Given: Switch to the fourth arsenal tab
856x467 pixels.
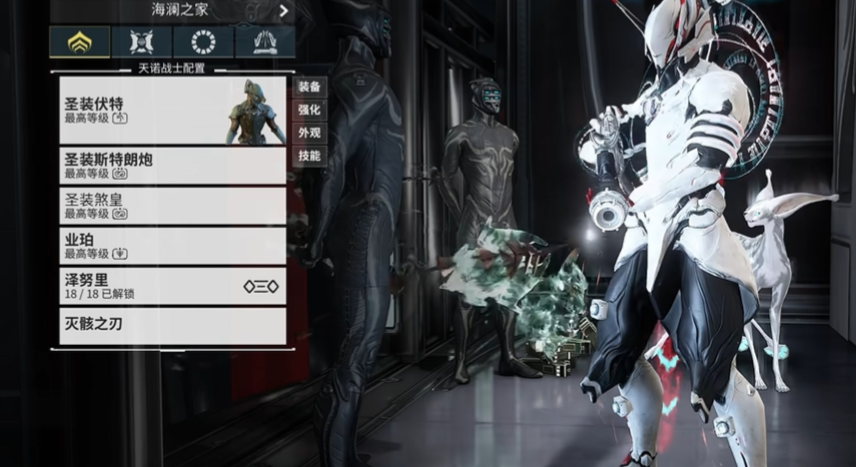Looking at the screenshot, I should [264, 41].
